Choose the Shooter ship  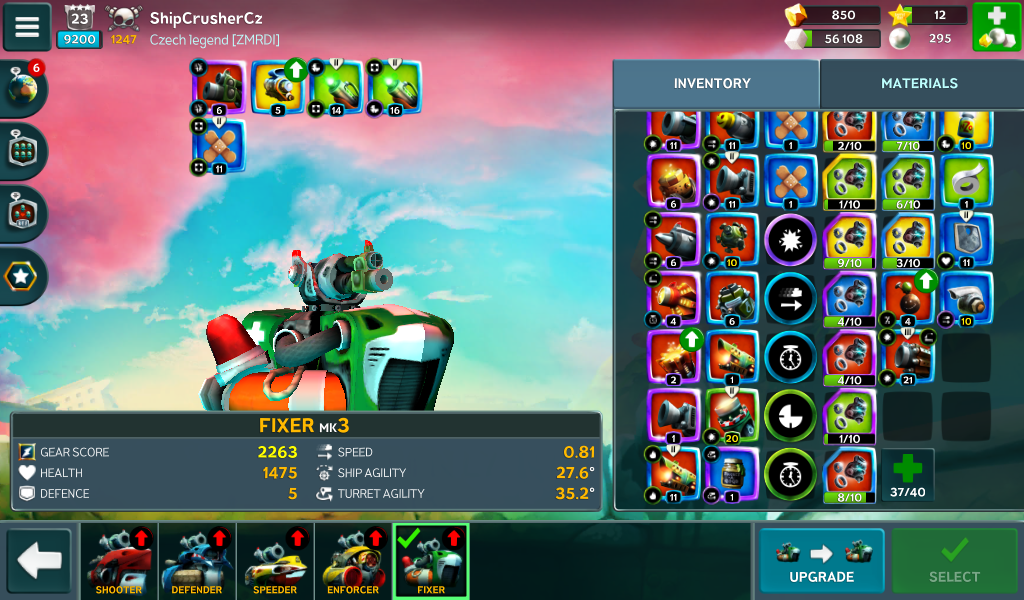[x=119, y=561]
